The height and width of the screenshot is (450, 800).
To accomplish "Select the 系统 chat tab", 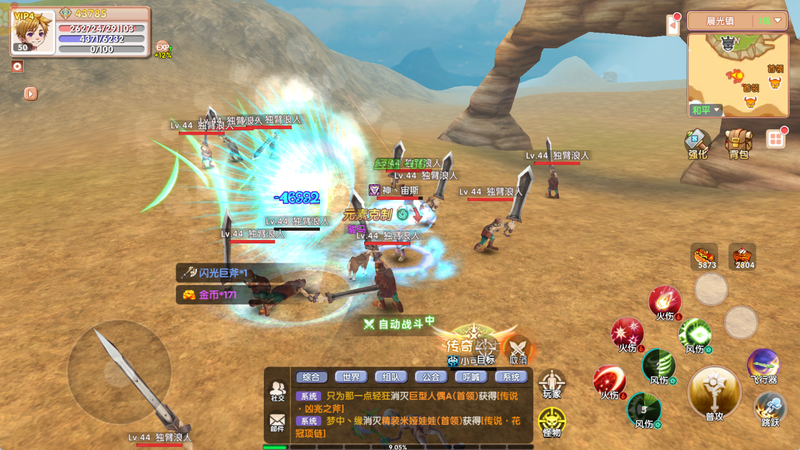I will [x=511, y=377].
